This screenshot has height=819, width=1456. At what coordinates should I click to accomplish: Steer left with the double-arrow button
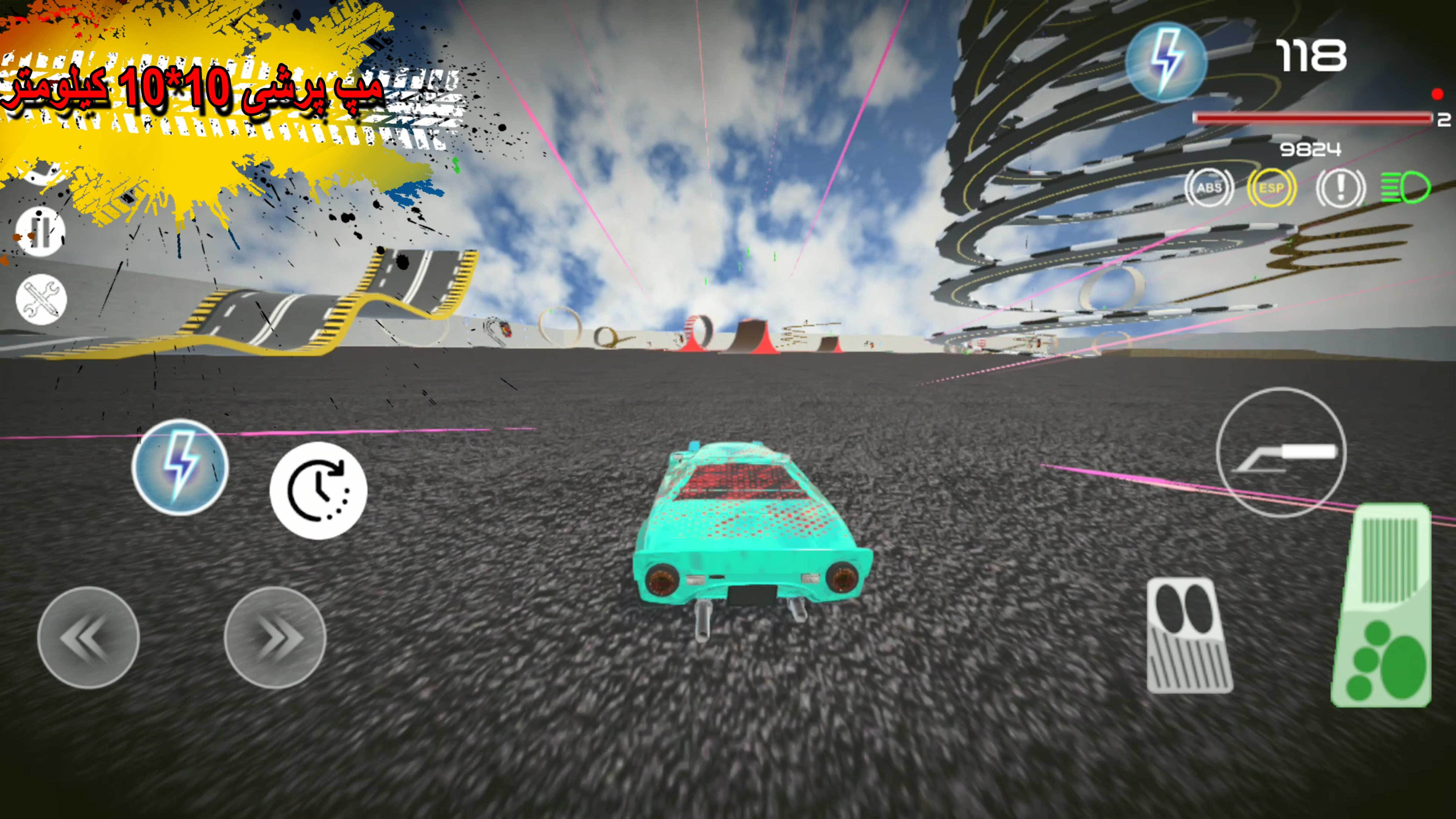(x=88, y=637)
